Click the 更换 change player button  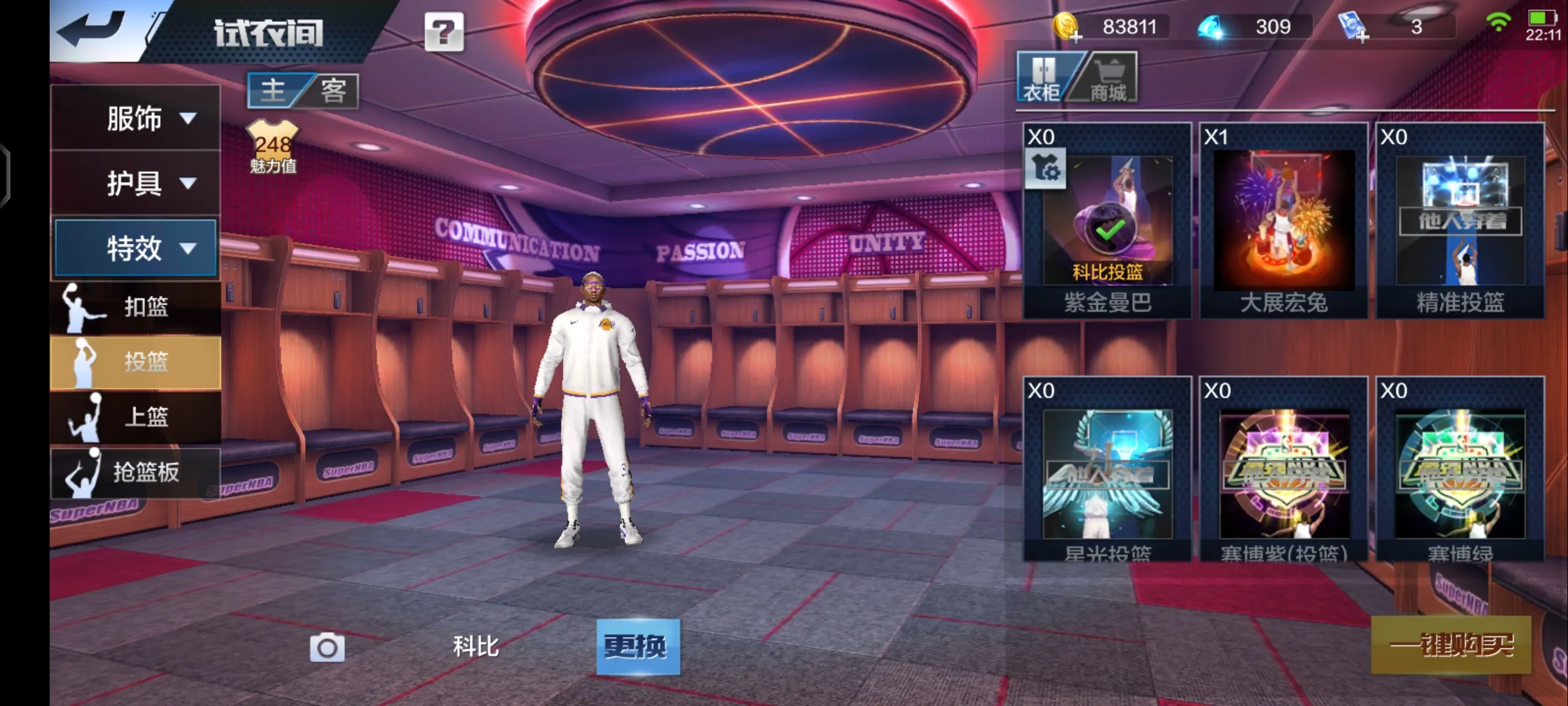[638, 647]
